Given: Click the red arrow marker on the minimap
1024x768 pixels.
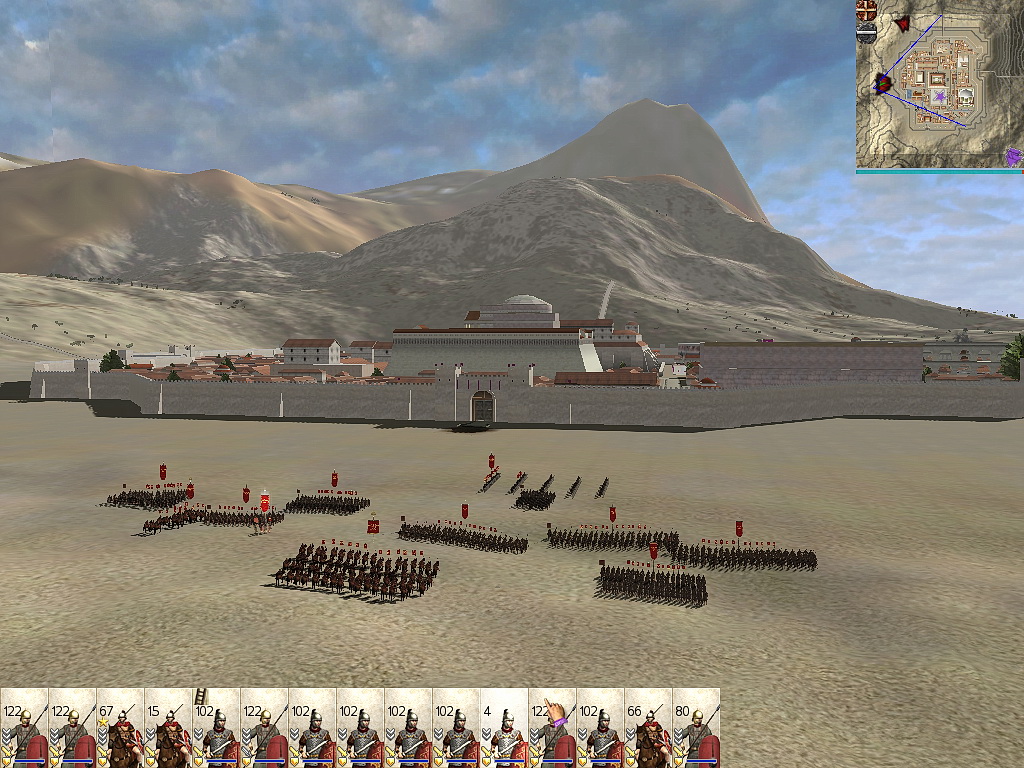Looking at the screenshot, I should tap(902, 23).
